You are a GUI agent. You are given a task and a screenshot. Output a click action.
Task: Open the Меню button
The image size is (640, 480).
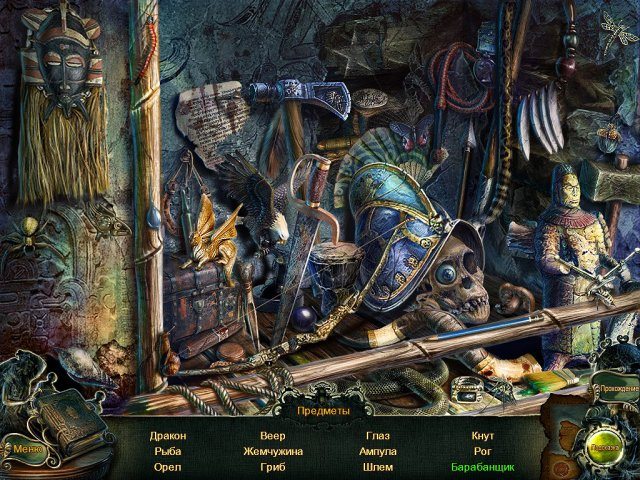tap(27, 447)
